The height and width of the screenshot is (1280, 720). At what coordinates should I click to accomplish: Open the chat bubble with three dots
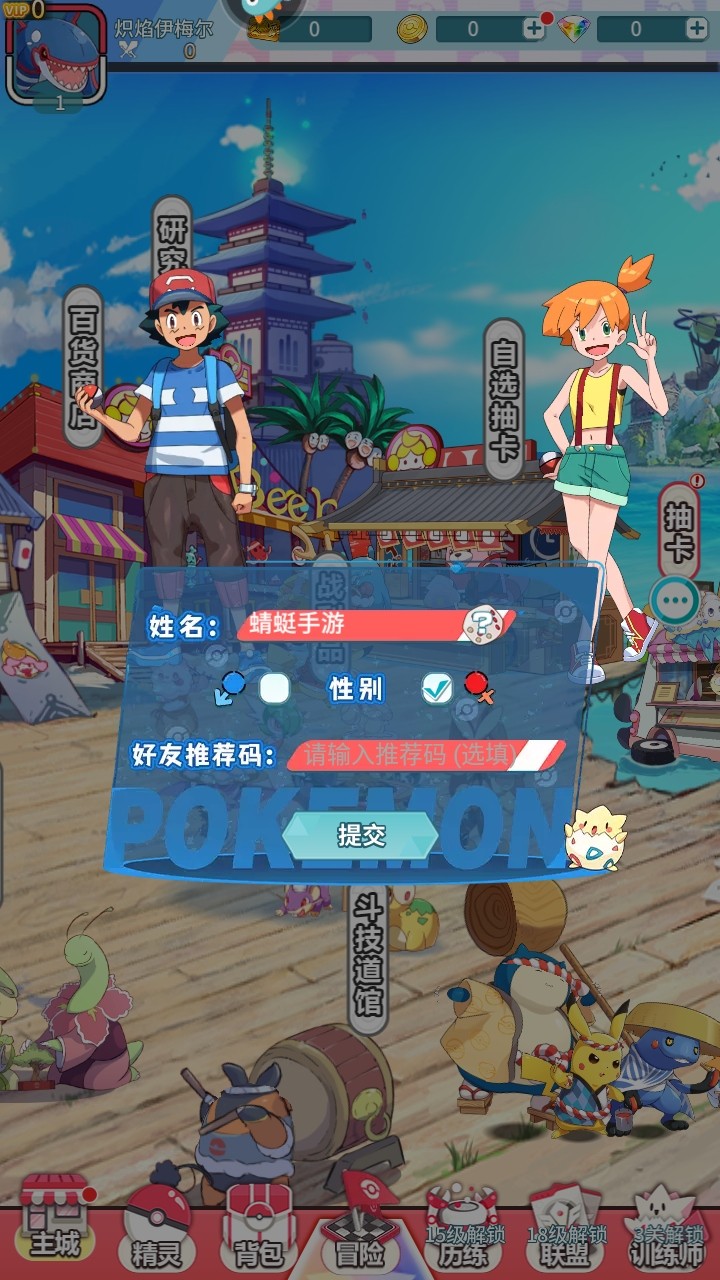click(x=674, y=601)
